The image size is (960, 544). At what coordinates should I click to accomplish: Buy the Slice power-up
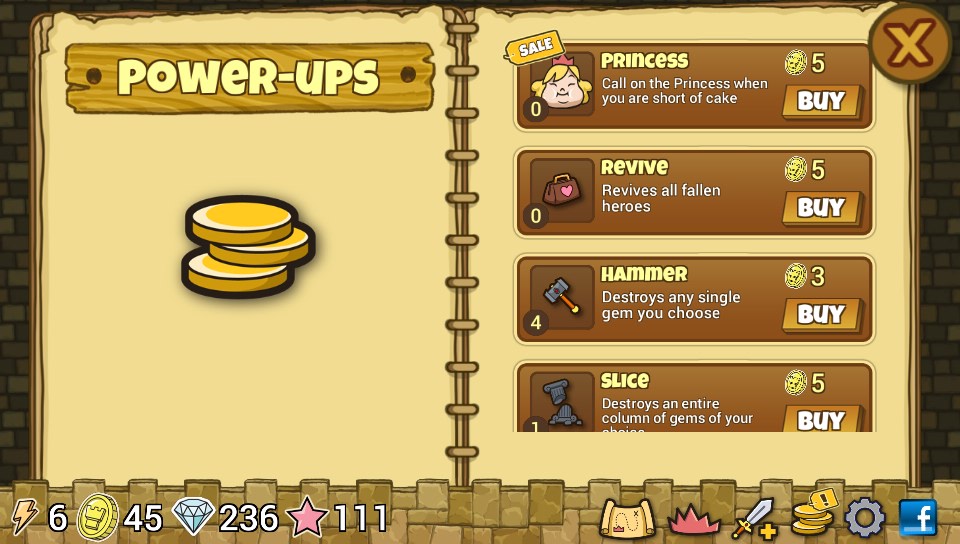point(821,418)
